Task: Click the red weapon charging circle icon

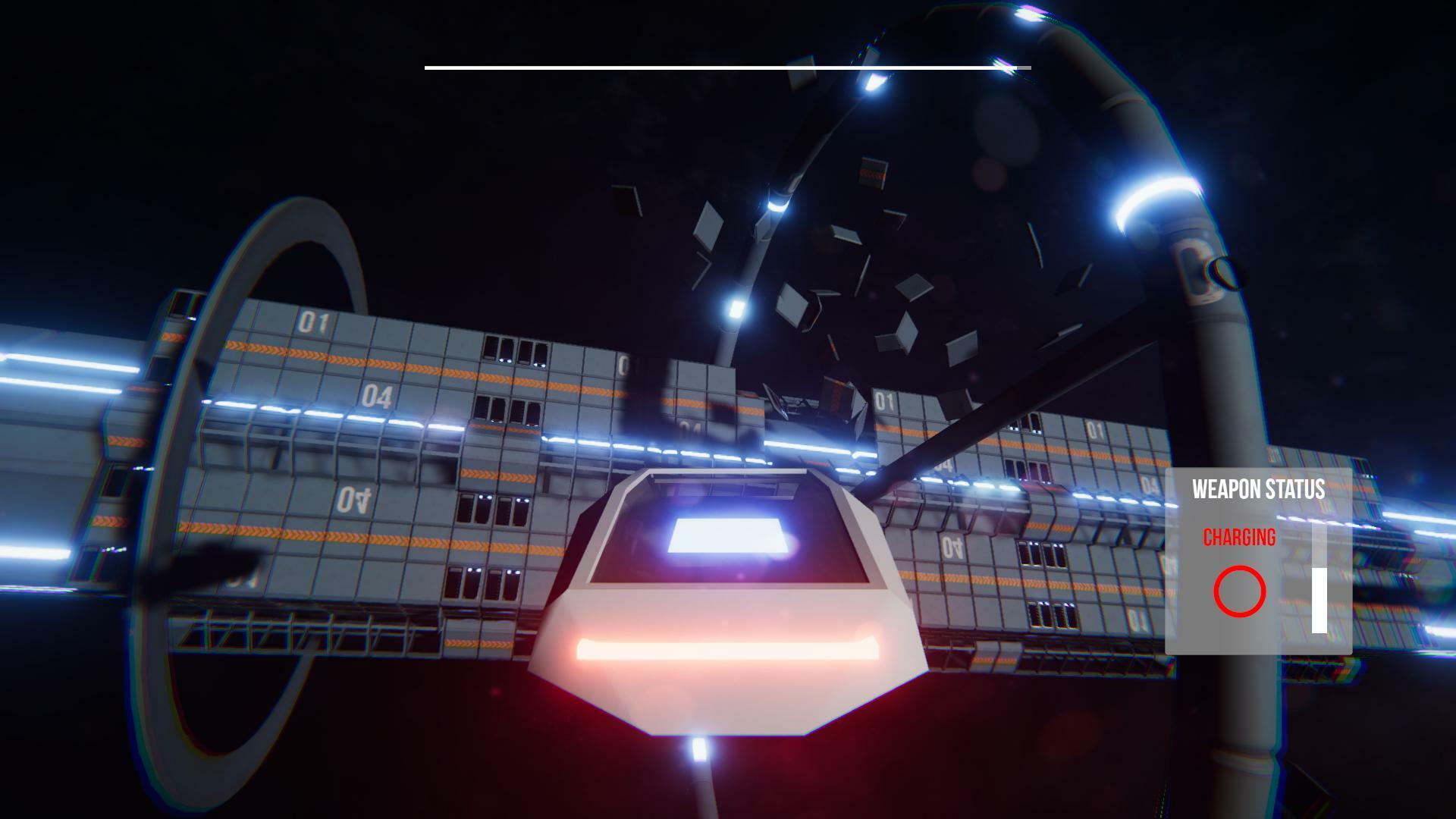Action: click(1239, 591)
